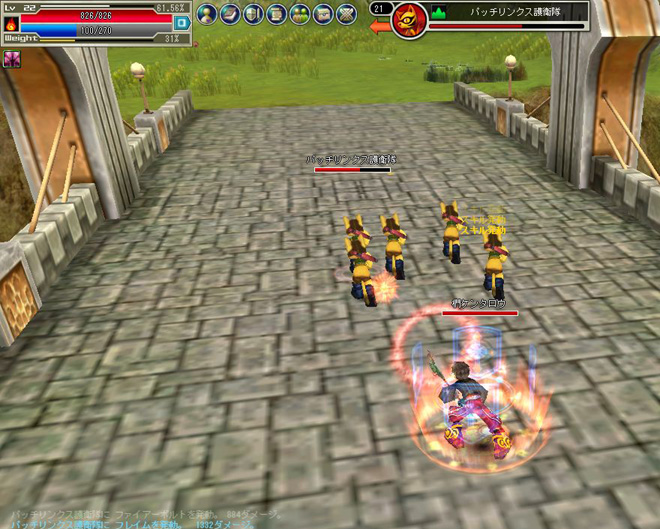Open the feather quill menu icon

(230, 14)
